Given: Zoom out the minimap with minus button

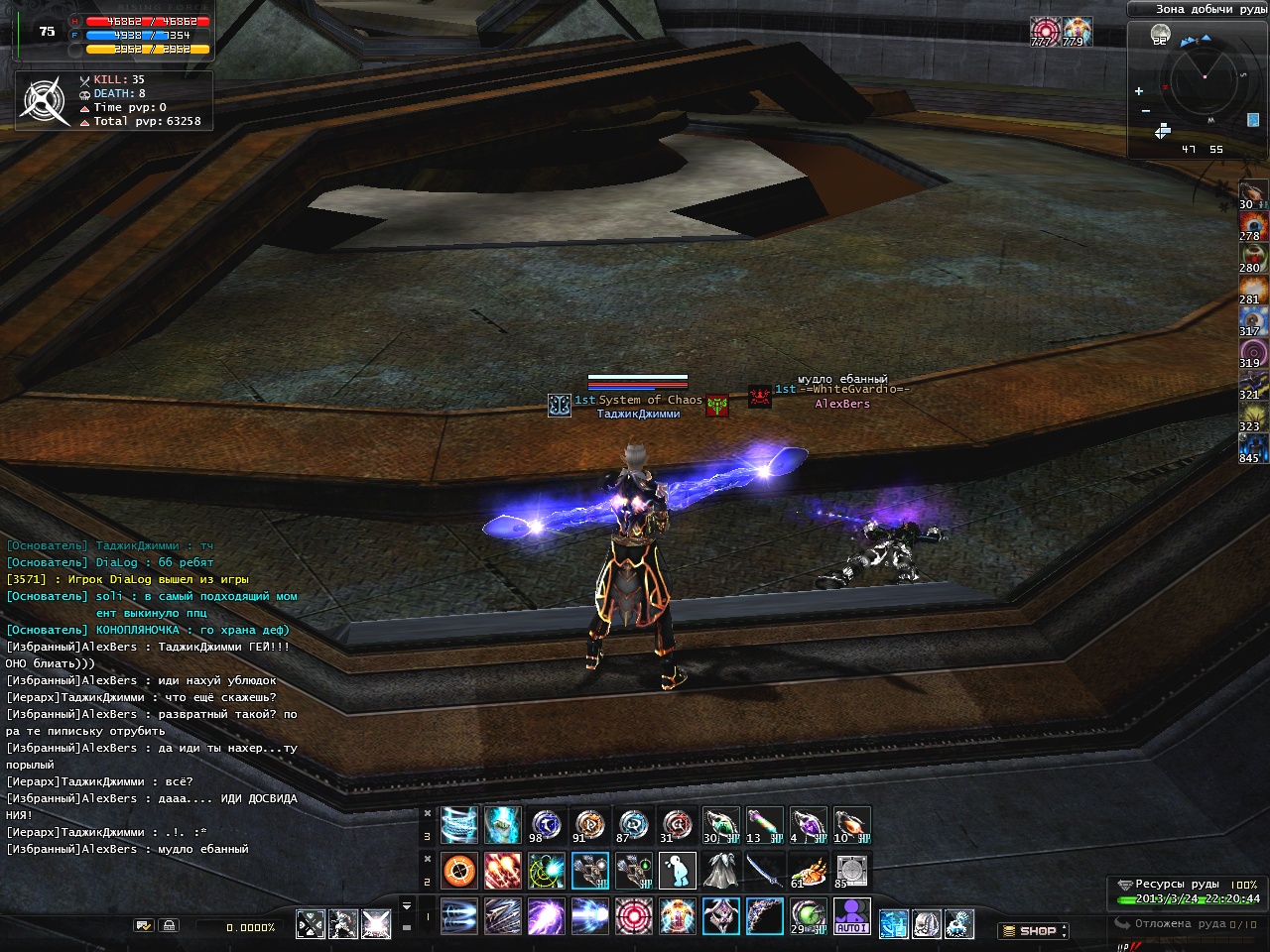Looking at the screenshot, I should (1146, 111).
